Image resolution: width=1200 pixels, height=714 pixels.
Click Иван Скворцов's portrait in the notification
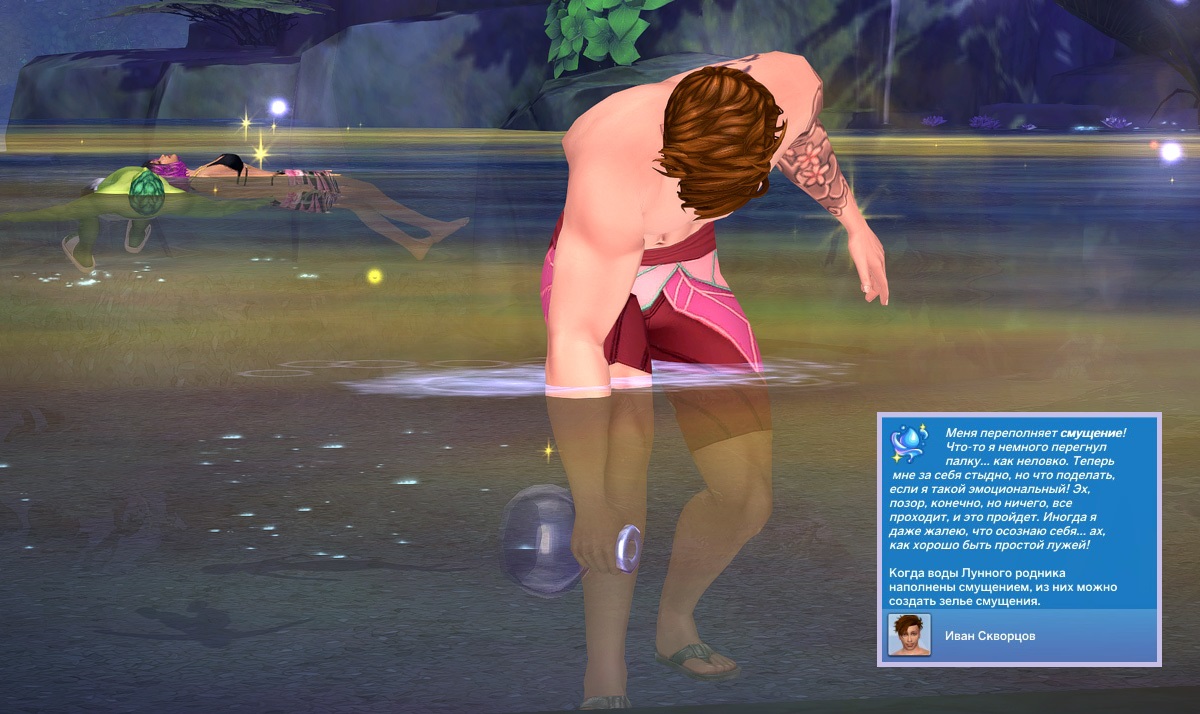coord(909,635)
